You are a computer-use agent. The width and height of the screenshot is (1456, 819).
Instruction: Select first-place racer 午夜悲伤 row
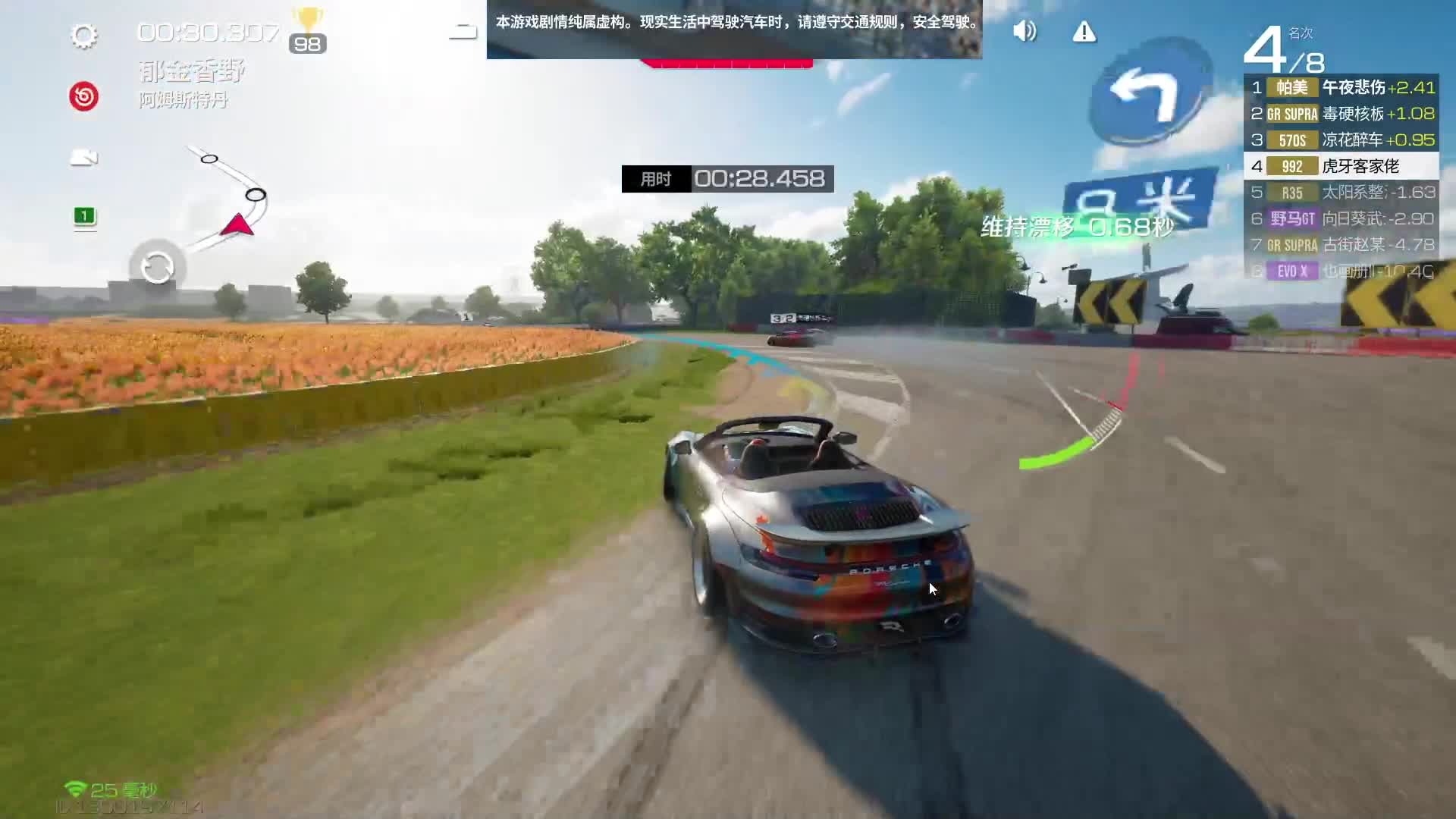(x=1341, y=88)
